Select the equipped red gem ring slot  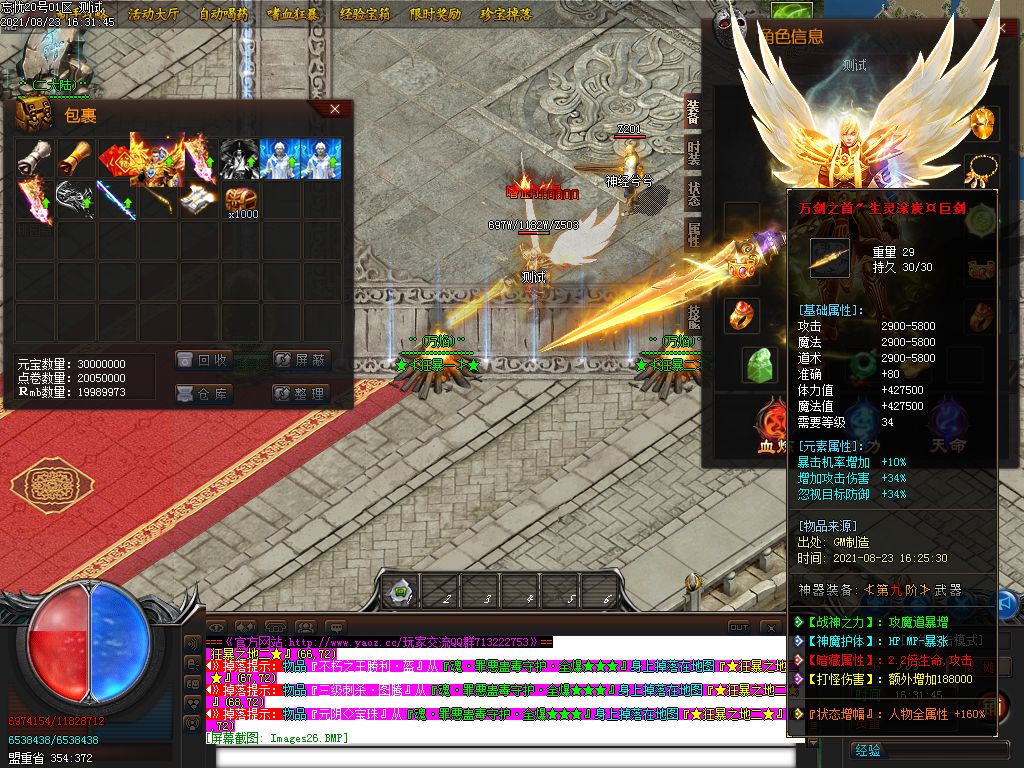[741, 315]
